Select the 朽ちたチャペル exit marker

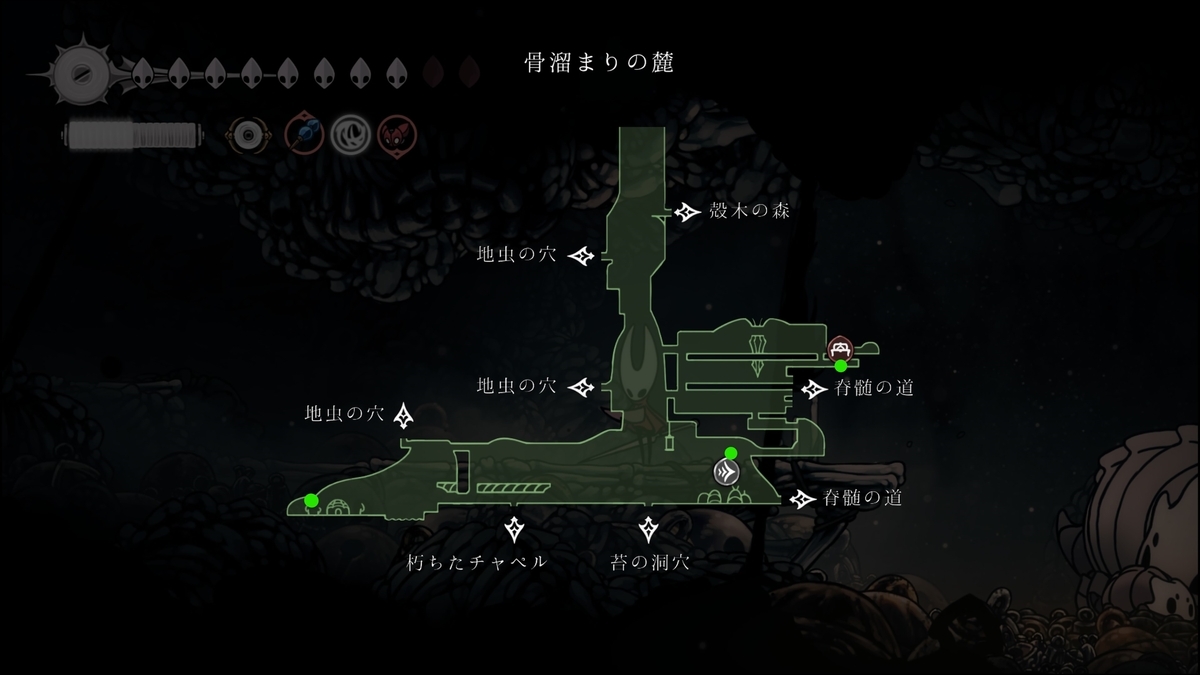(x=515, y=528)
